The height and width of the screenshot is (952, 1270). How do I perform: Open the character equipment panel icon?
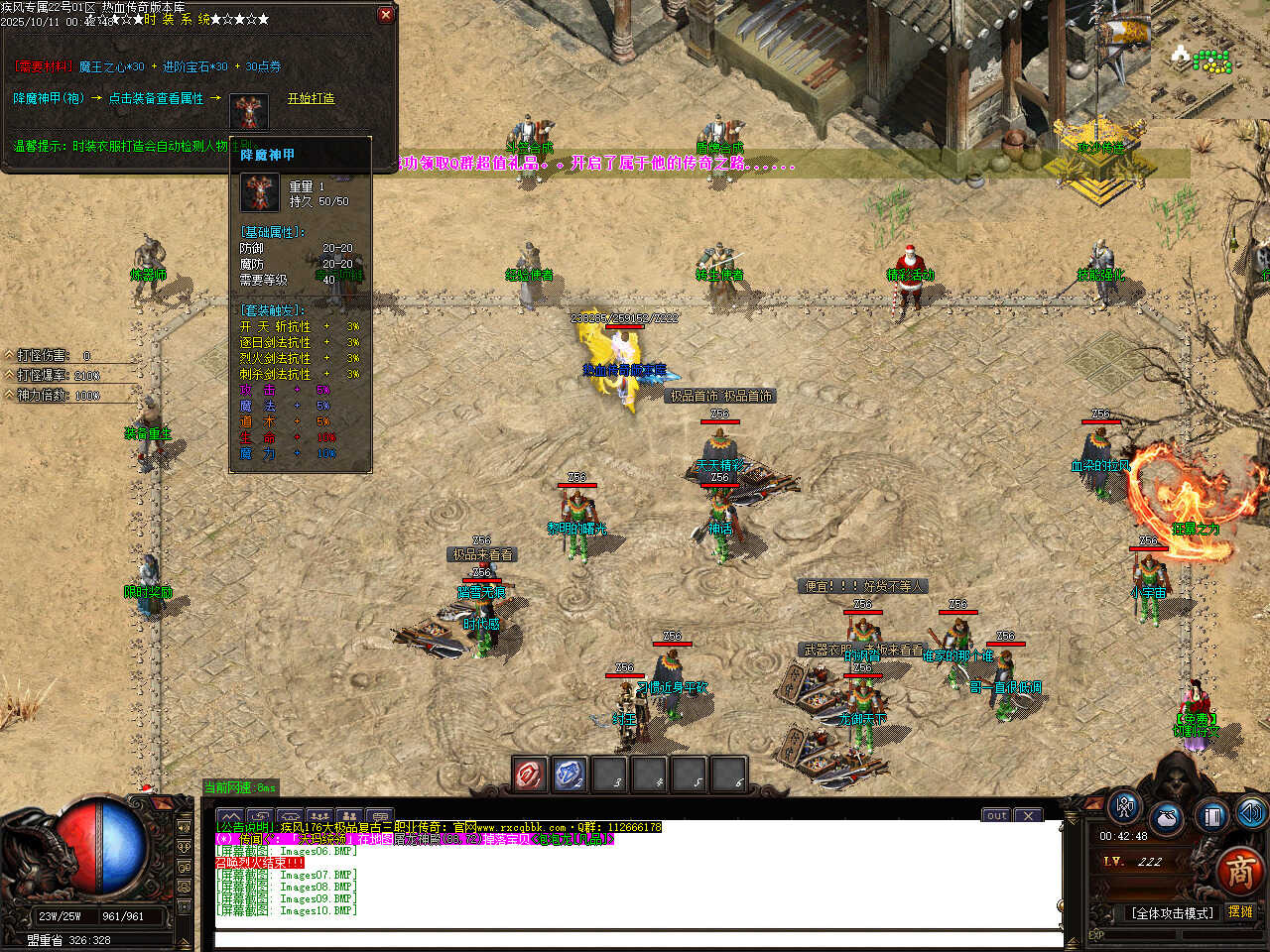1124,807
